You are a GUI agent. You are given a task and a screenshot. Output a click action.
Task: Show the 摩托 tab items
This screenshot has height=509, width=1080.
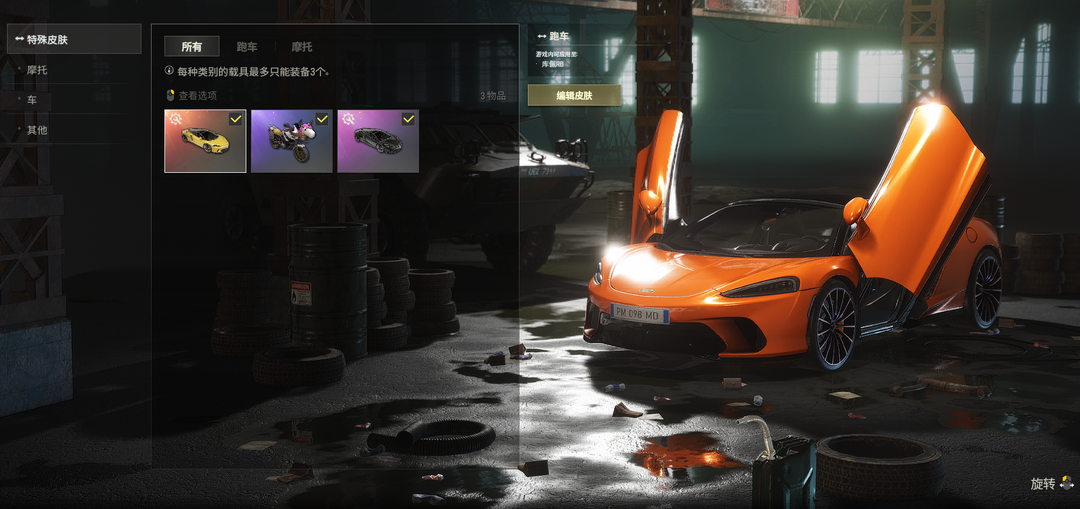[302, 47]
